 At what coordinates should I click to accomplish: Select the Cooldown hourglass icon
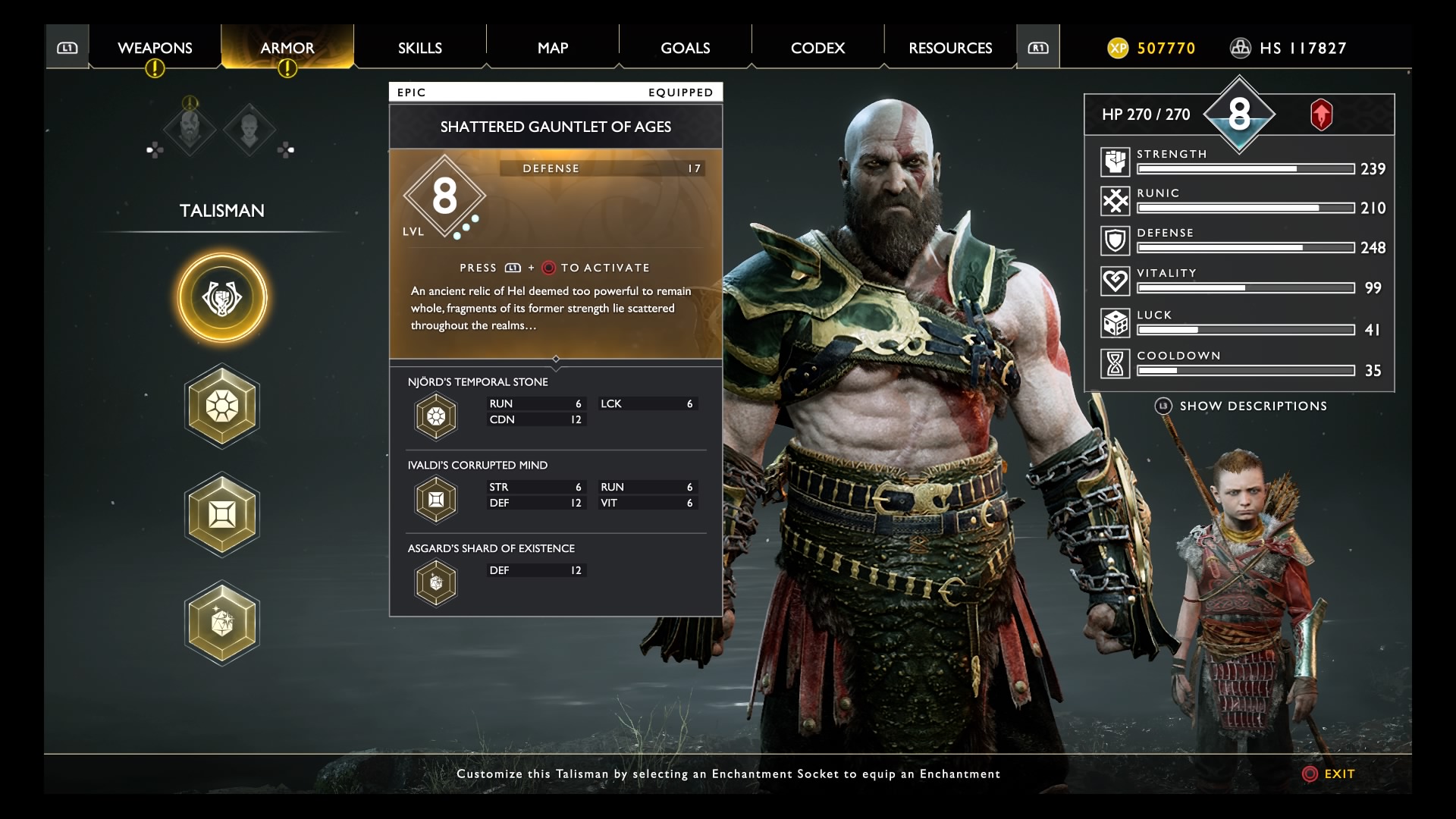coord(1115,363)
